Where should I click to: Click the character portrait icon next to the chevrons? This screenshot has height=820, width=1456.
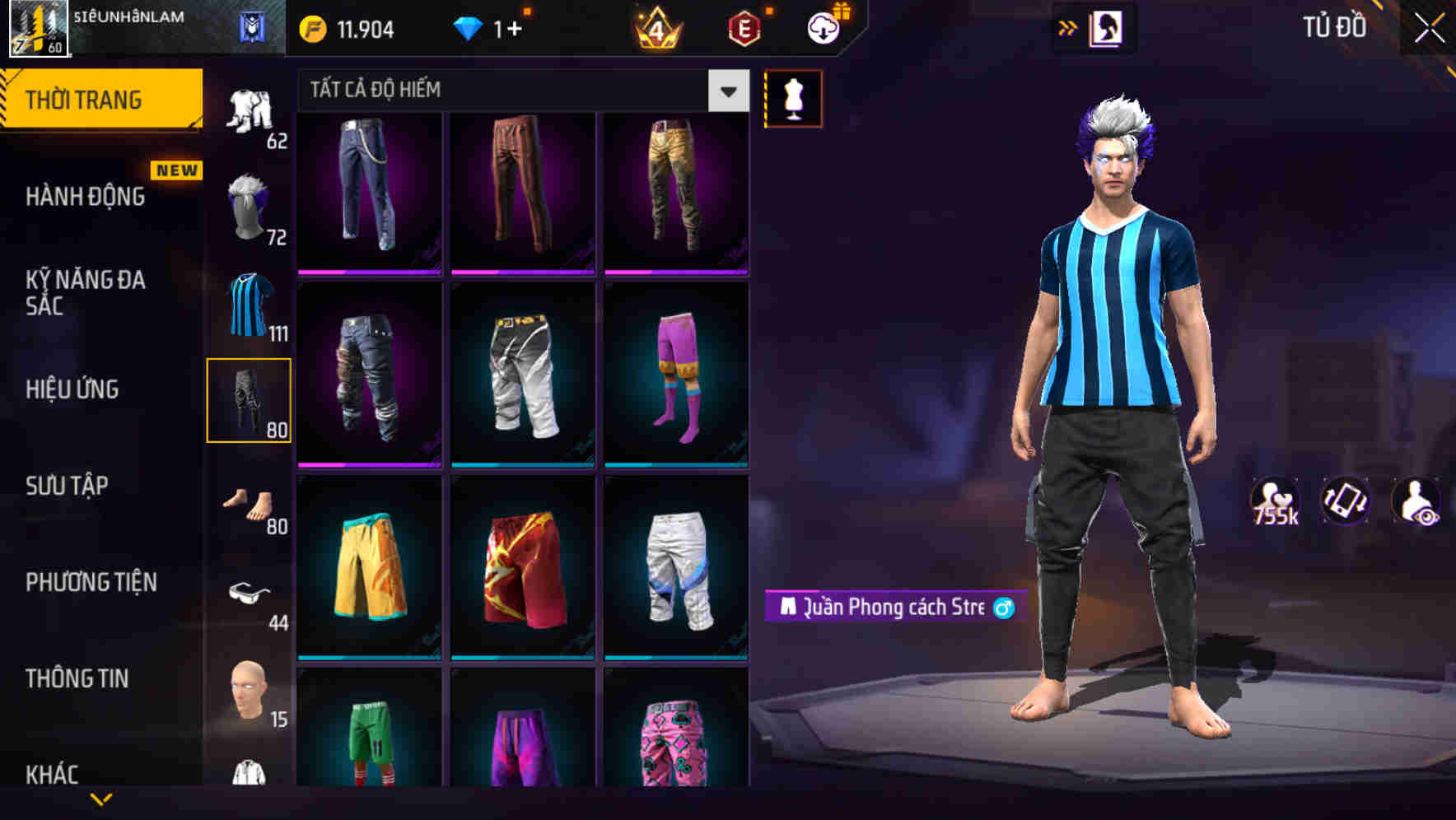1108,27
